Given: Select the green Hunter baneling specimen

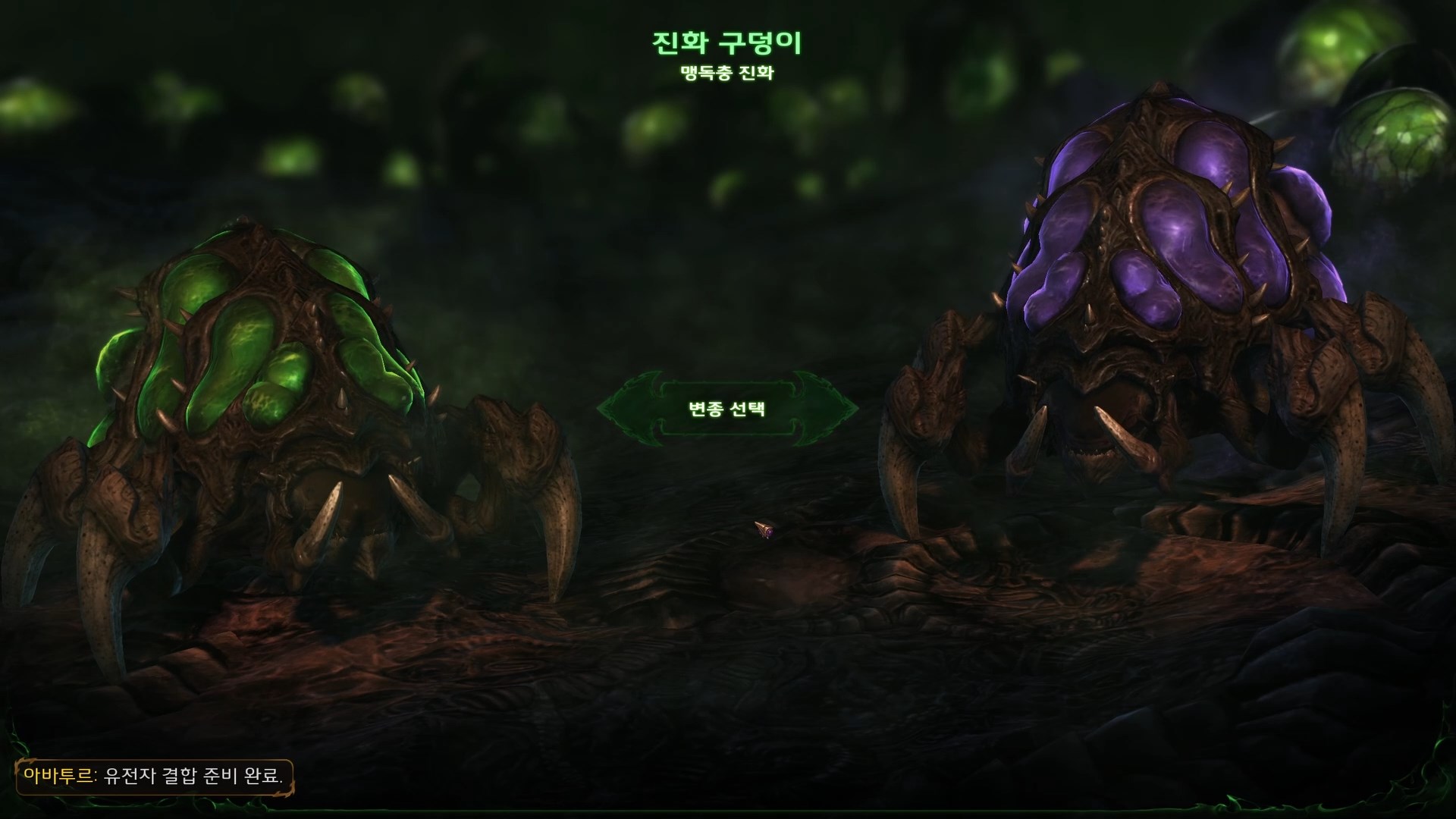Looking at the screenshot, I should 265,364.
